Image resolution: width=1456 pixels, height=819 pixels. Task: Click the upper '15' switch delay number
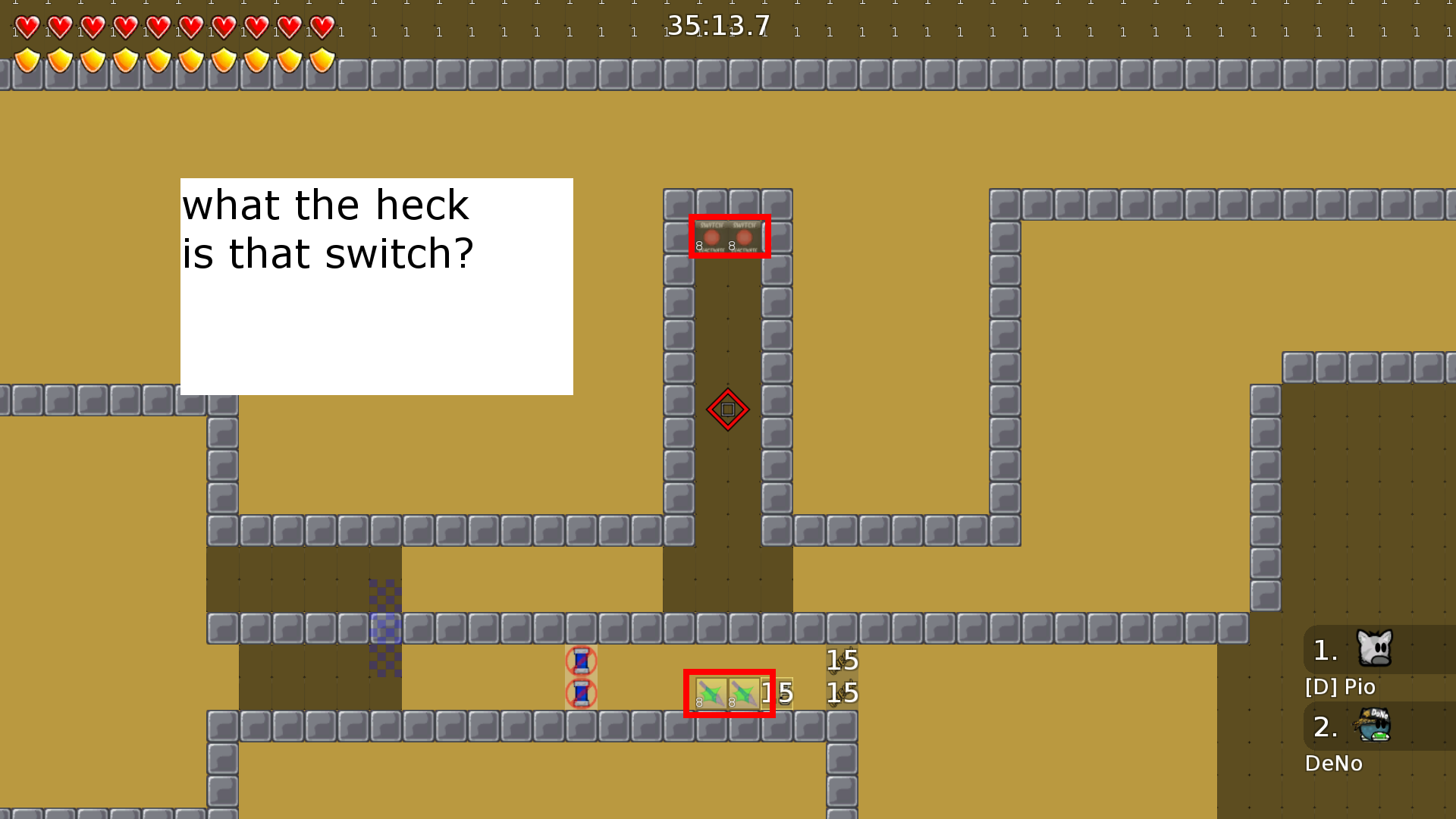pyautogui.click(x=841, y=660)
